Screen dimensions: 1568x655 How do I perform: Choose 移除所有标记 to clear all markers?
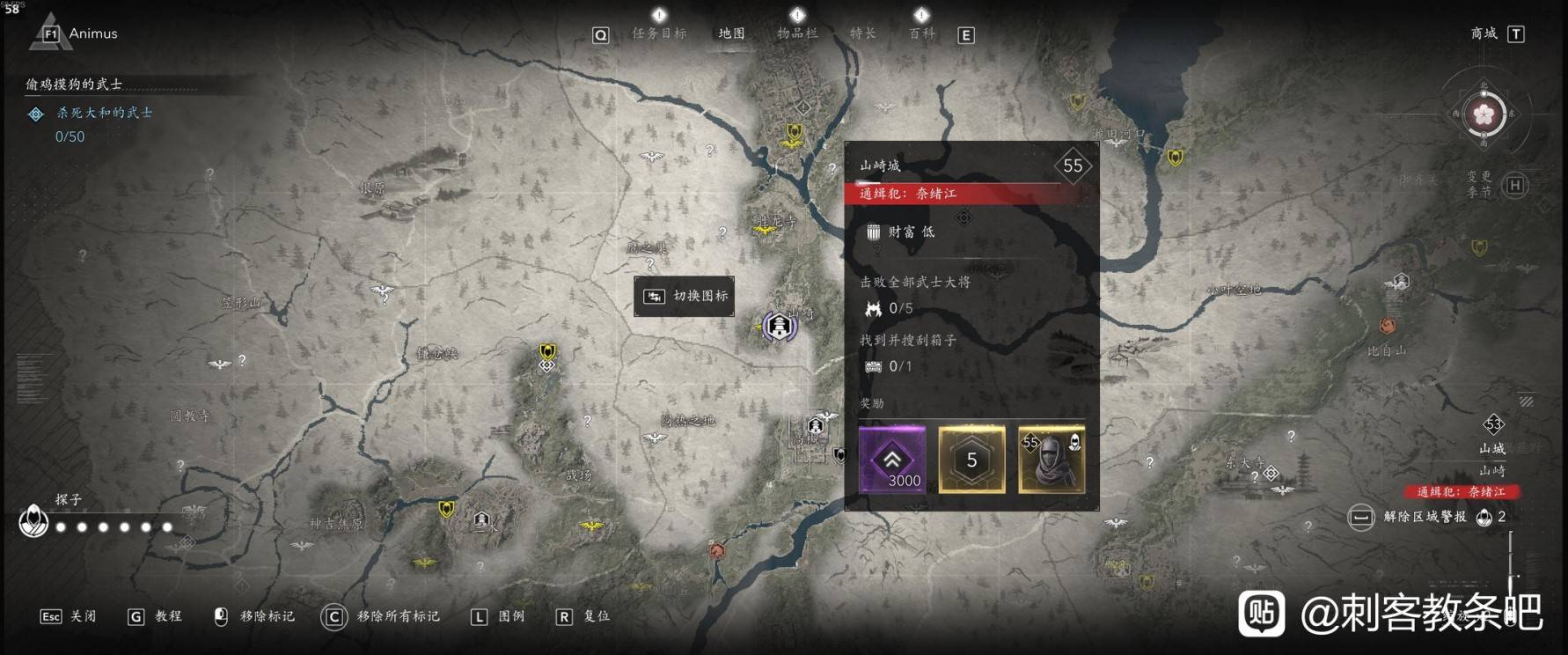click(381, 616)
